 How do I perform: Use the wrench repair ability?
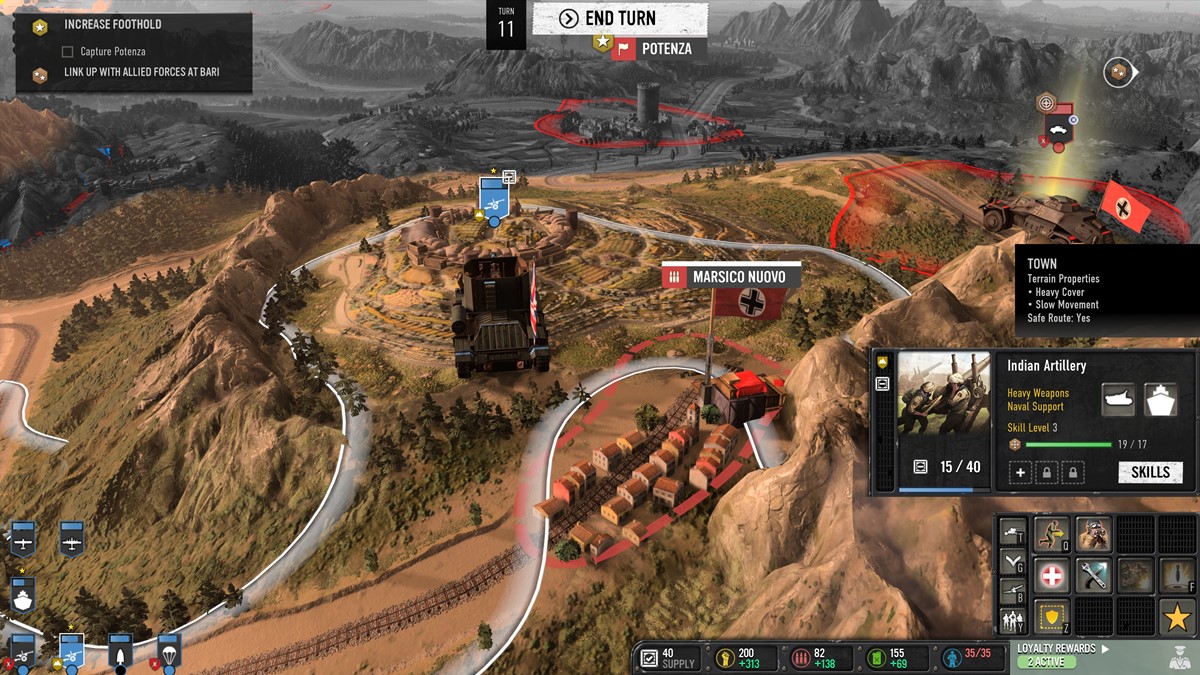point(1093,575)
